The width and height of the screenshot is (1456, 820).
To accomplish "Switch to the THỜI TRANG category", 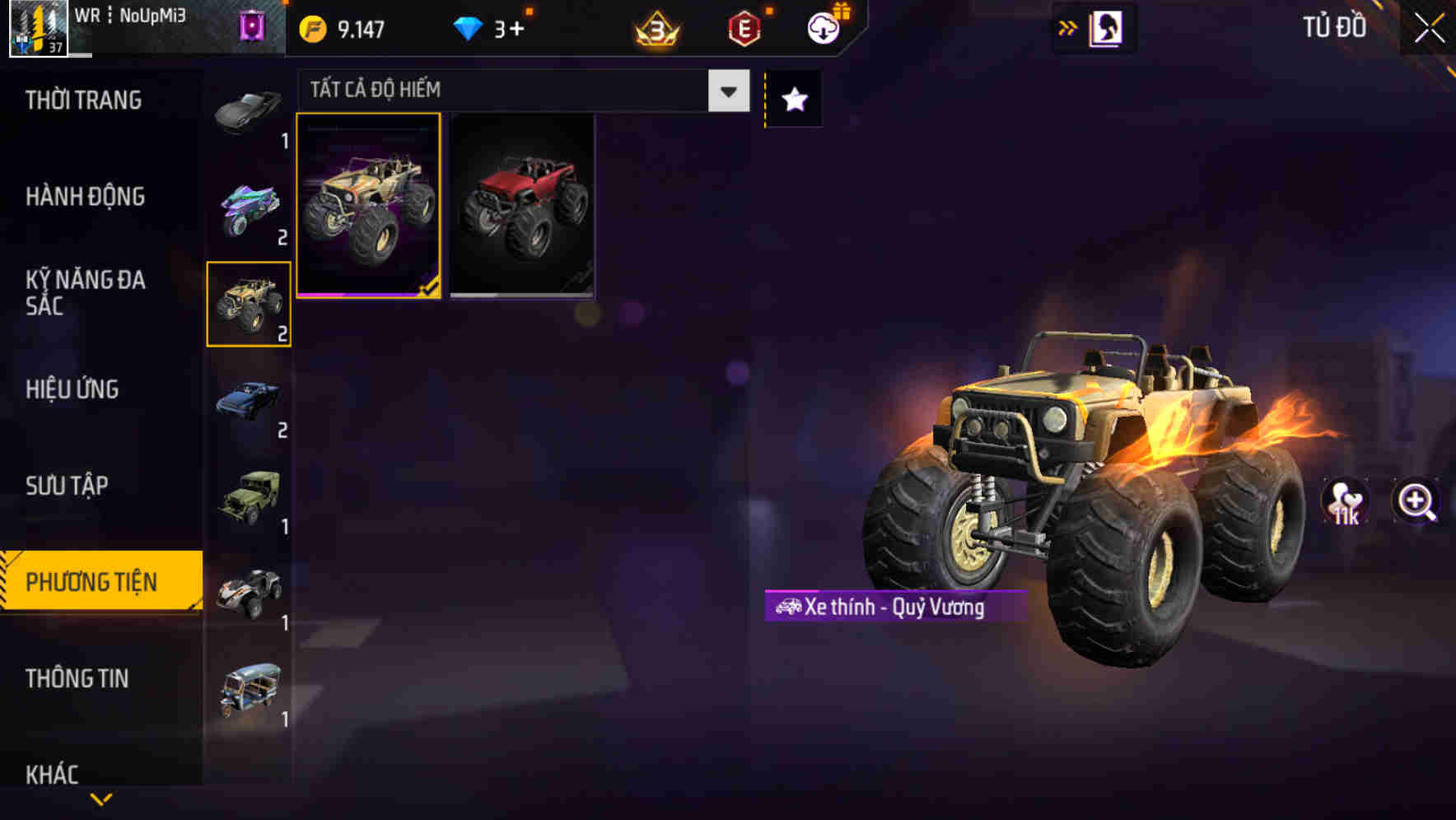I will [x=82, y=100].
